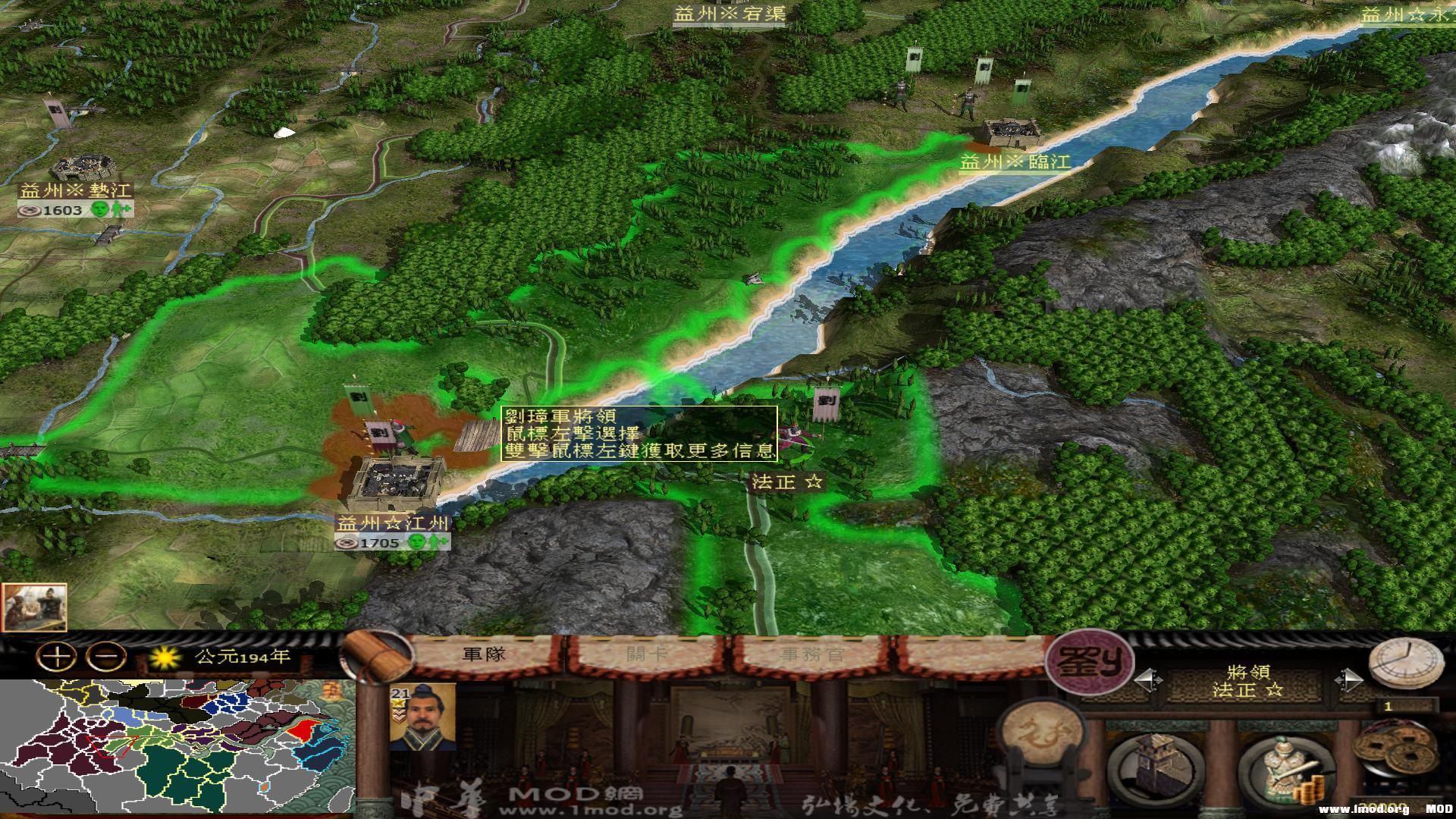Click the zoom-in plus icon above the minimap
This screenshot has height=819, width=1456.
point(56,654)
